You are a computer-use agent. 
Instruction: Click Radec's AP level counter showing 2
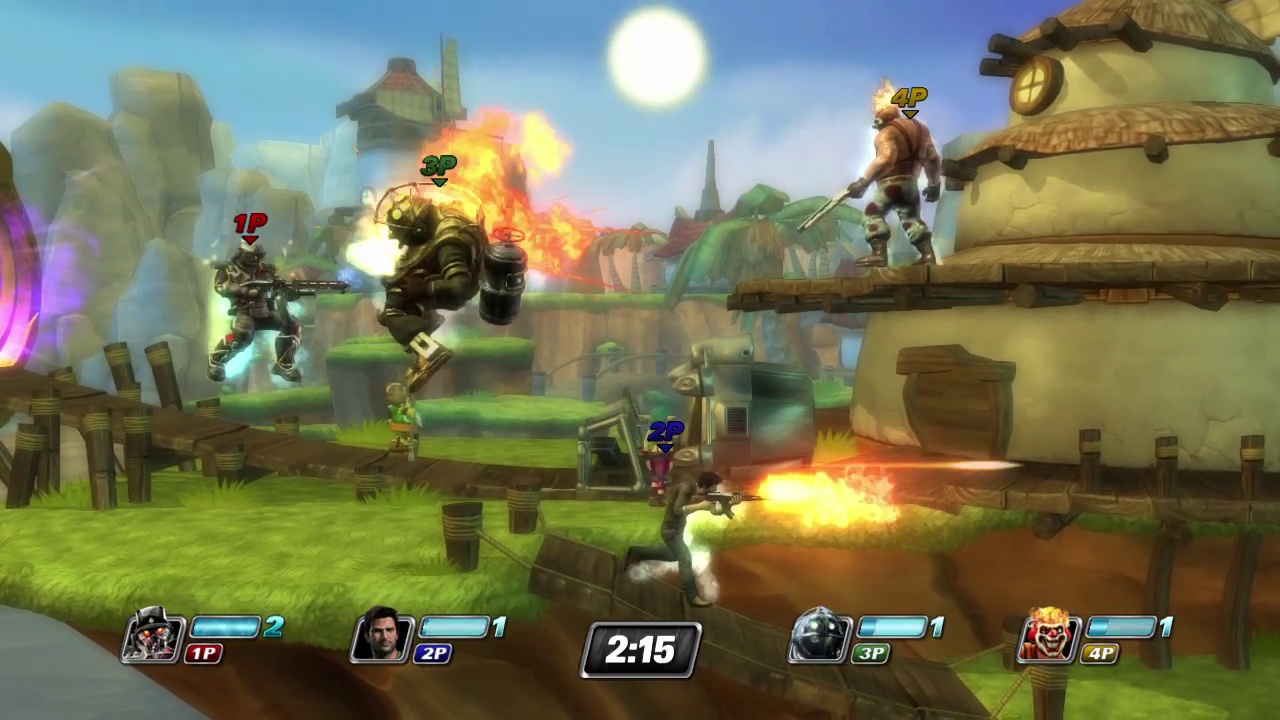(x=275, y=627)
